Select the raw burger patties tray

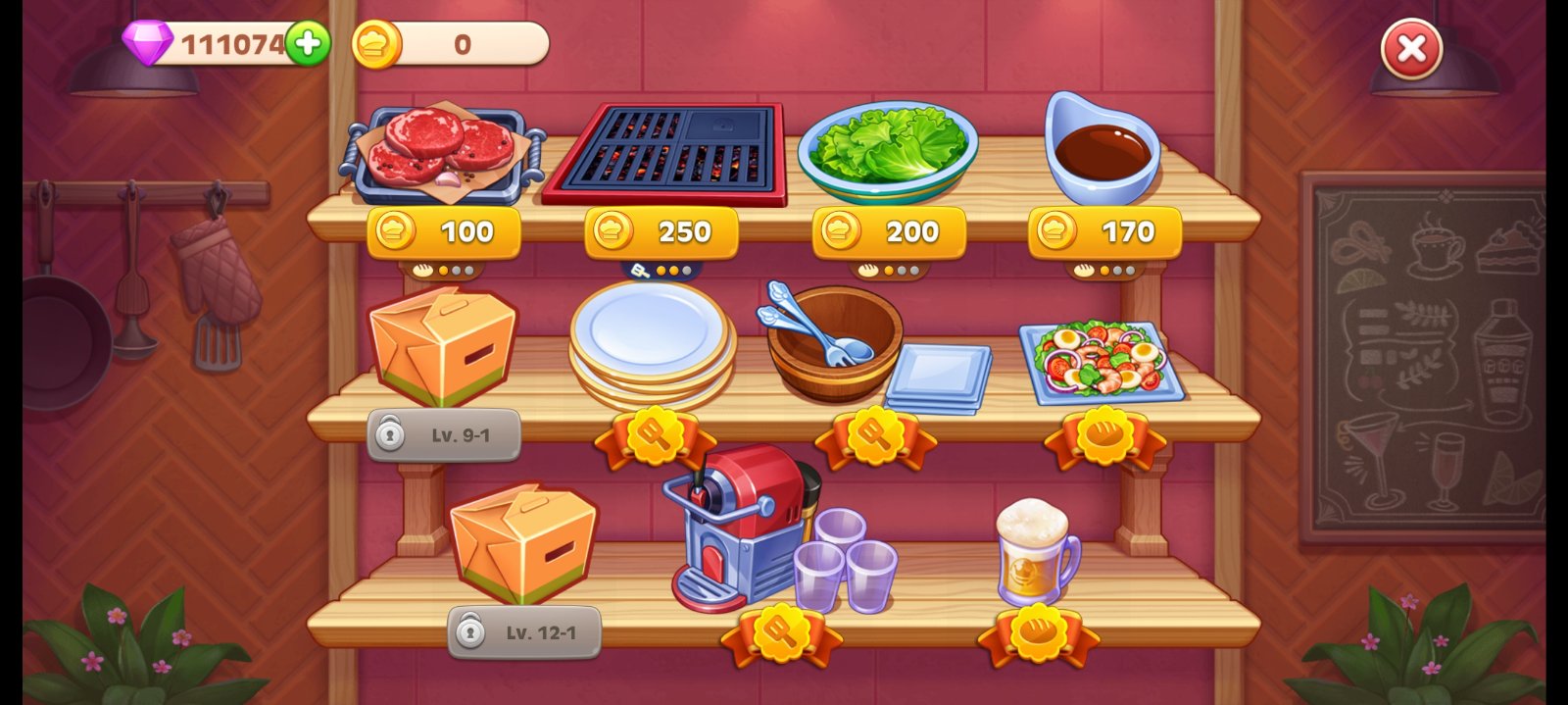click(x=442, y=152)
